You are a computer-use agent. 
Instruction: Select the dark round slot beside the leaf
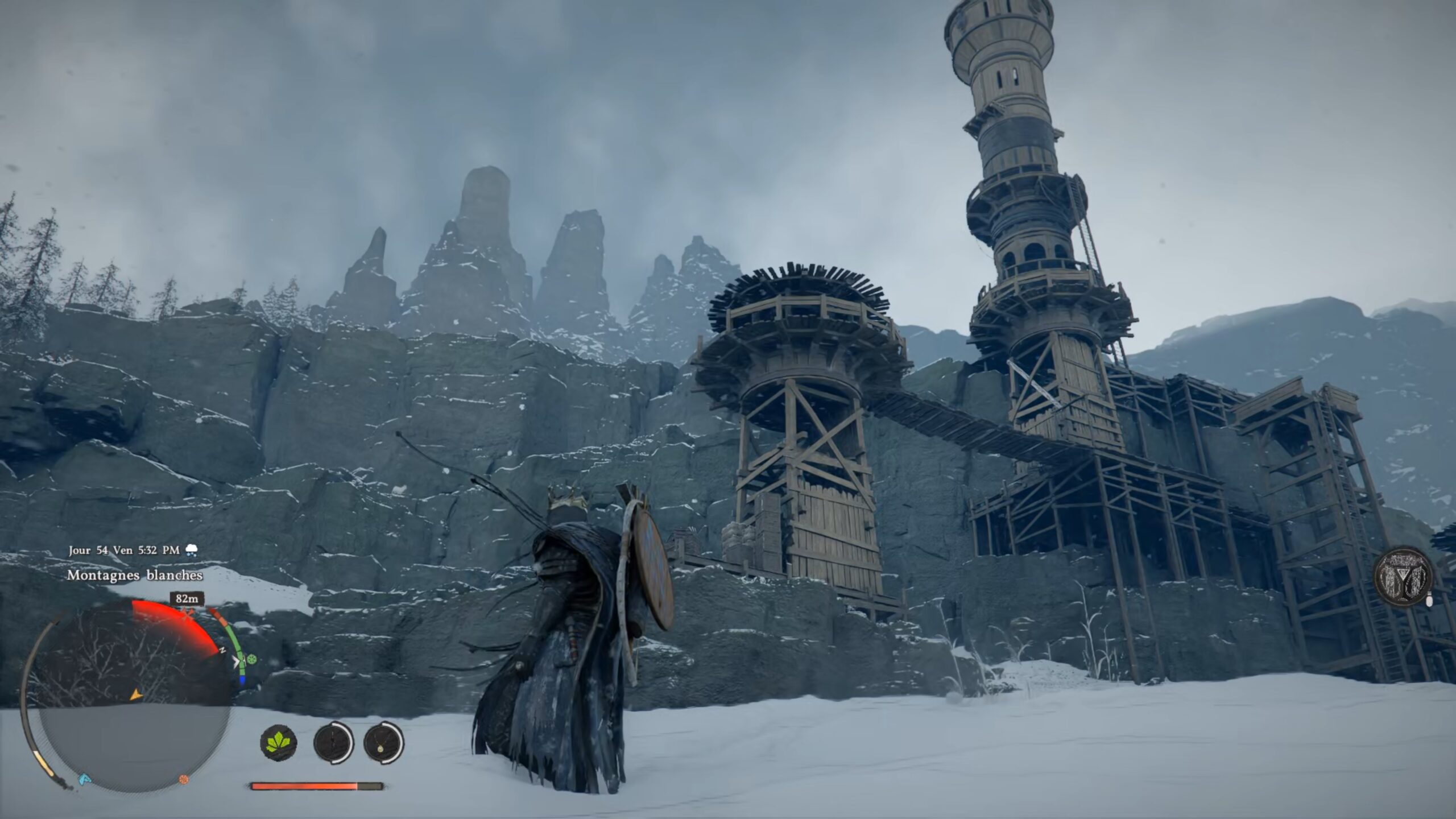coord(333,743)
